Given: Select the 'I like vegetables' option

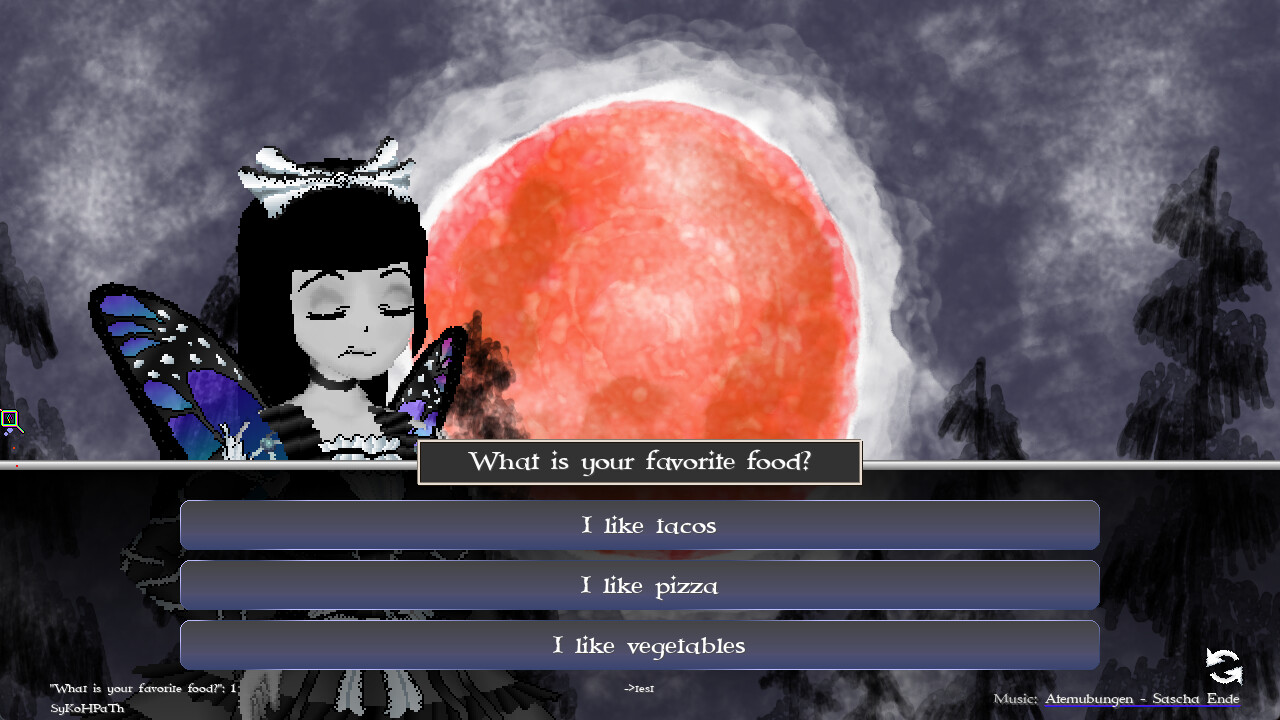Looking at the screenshot, I should pyautogui.click(x=640, y=645).
